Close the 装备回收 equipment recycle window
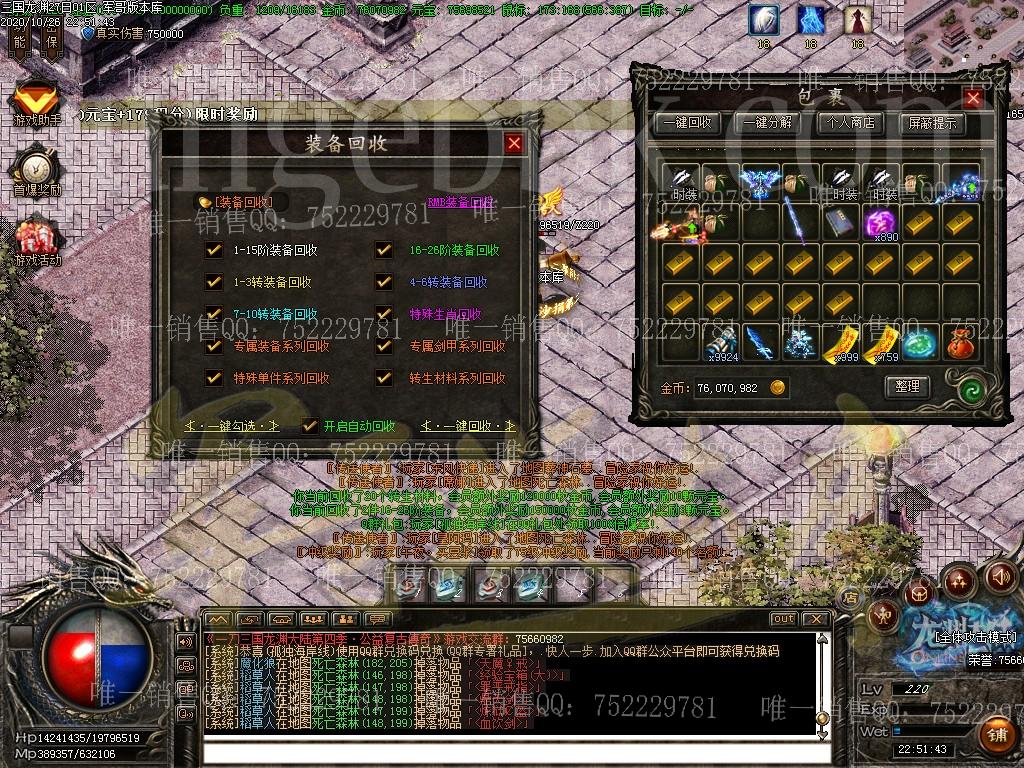This screenshot has width=1024, height=768. [x=514, y=143]
